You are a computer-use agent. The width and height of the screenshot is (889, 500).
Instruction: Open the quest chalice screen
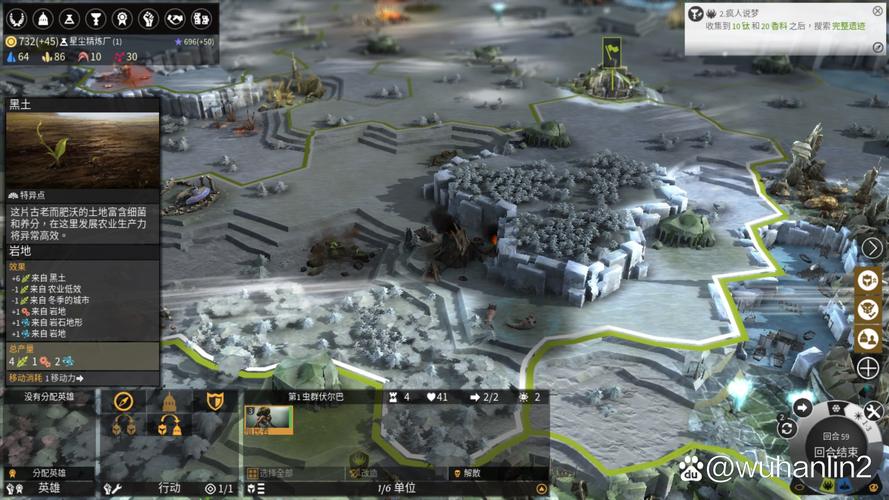point(97,18)
